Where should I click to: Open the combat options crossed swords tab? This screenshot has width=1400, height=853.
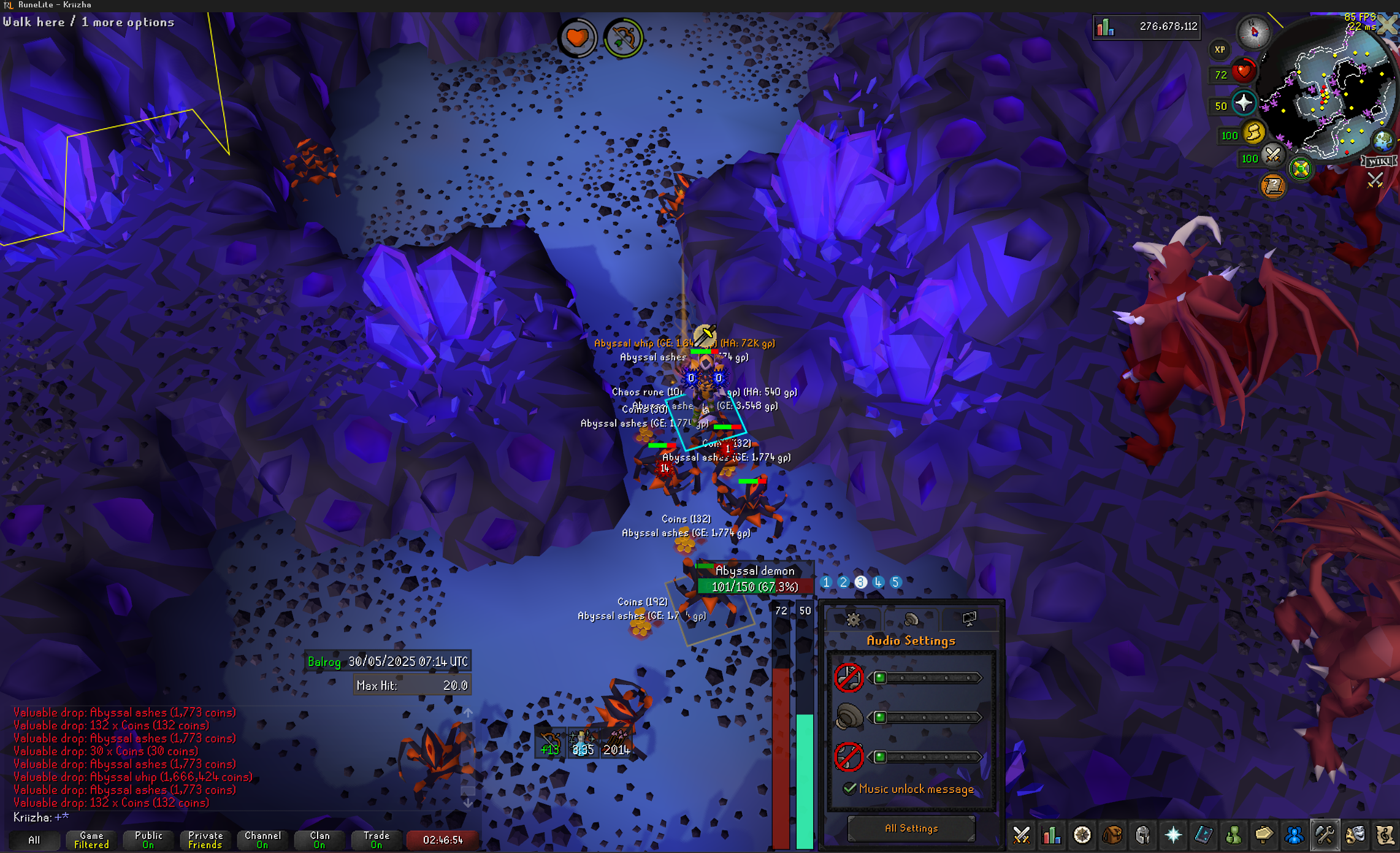pos(1022,835)
